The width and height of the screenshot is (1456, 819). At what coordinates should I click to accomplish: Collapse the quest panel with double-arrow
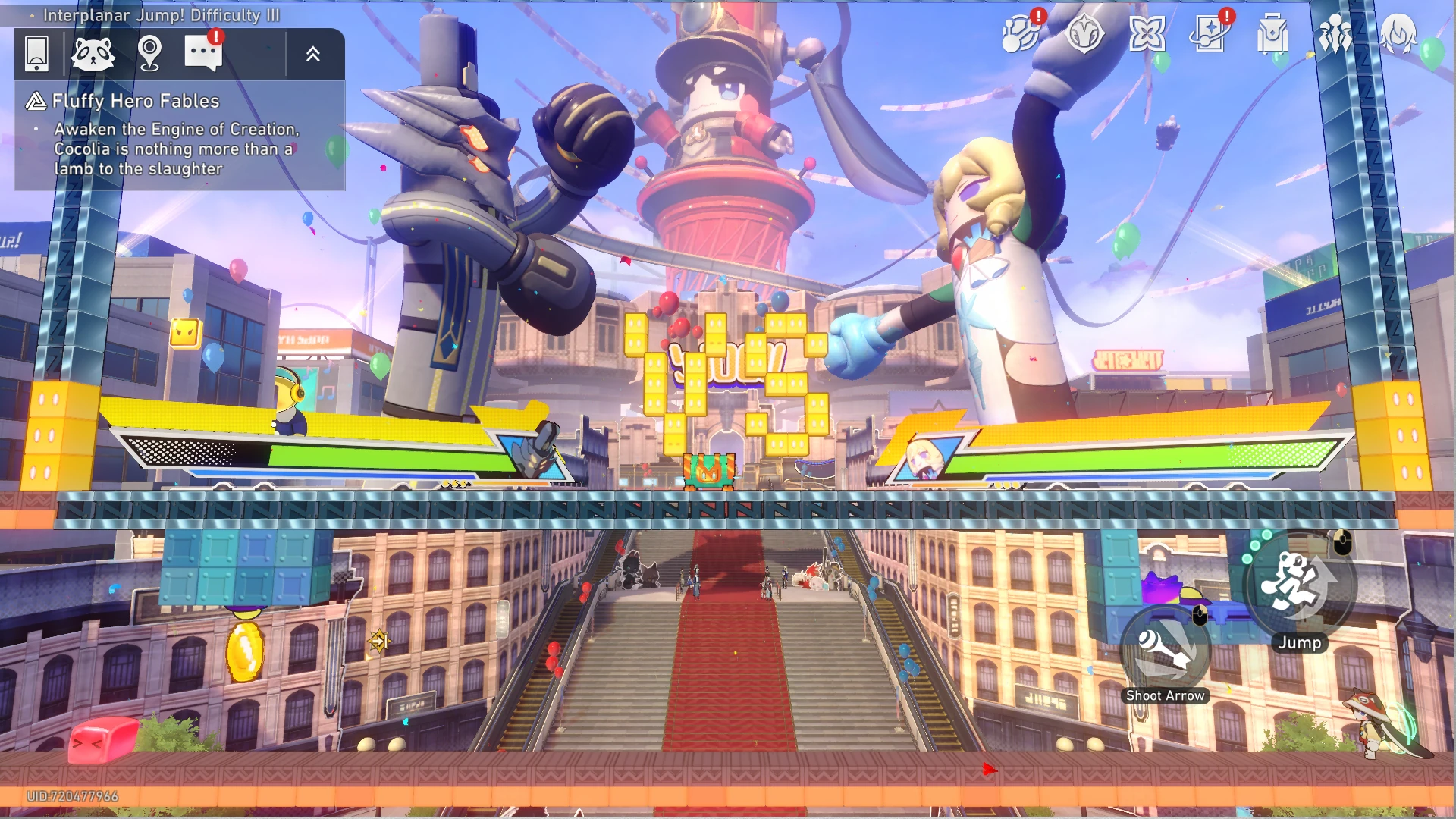[313, 54]
